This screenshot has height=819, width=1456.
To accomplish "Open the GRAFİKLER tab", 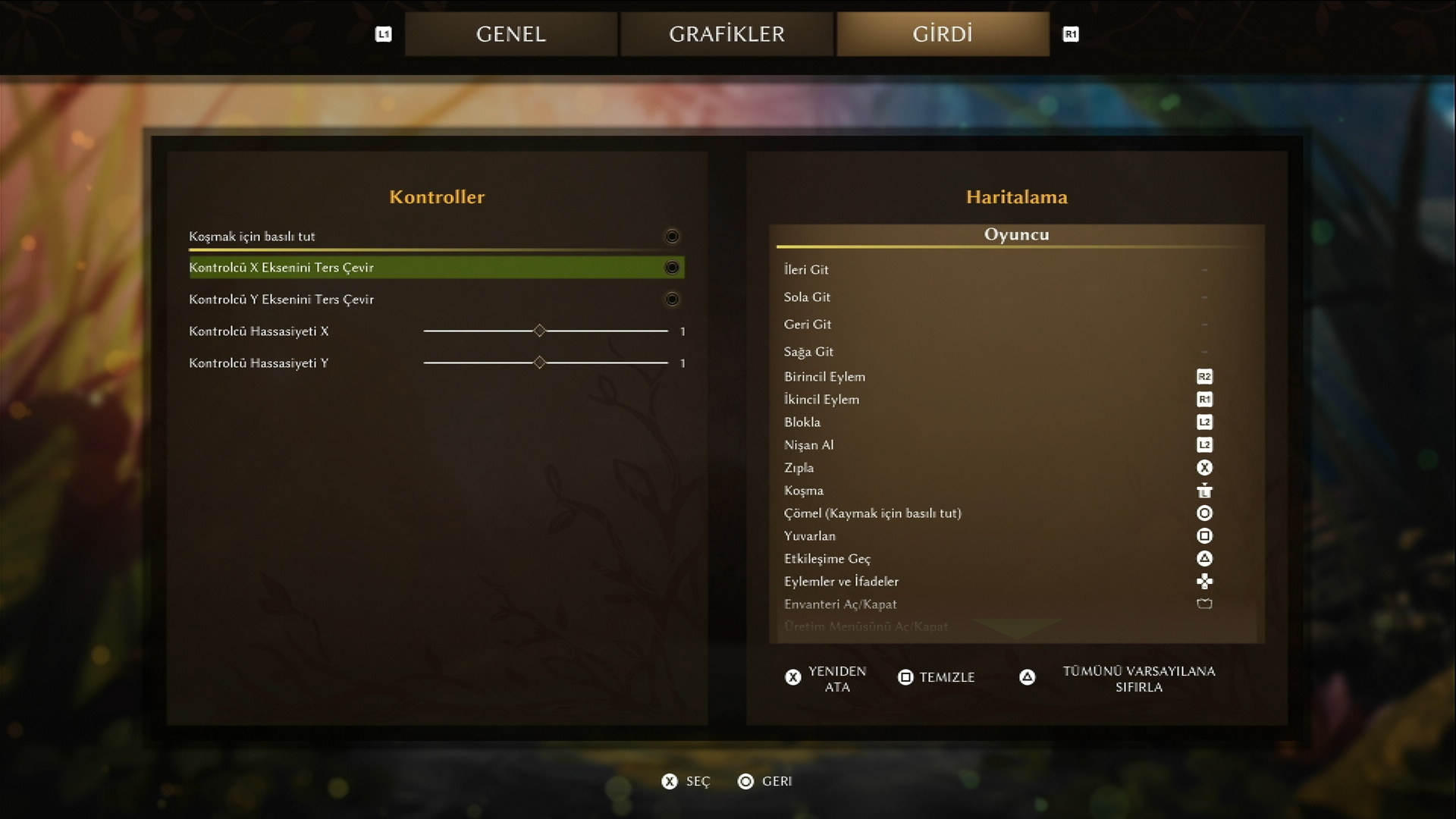I will 726,34.
